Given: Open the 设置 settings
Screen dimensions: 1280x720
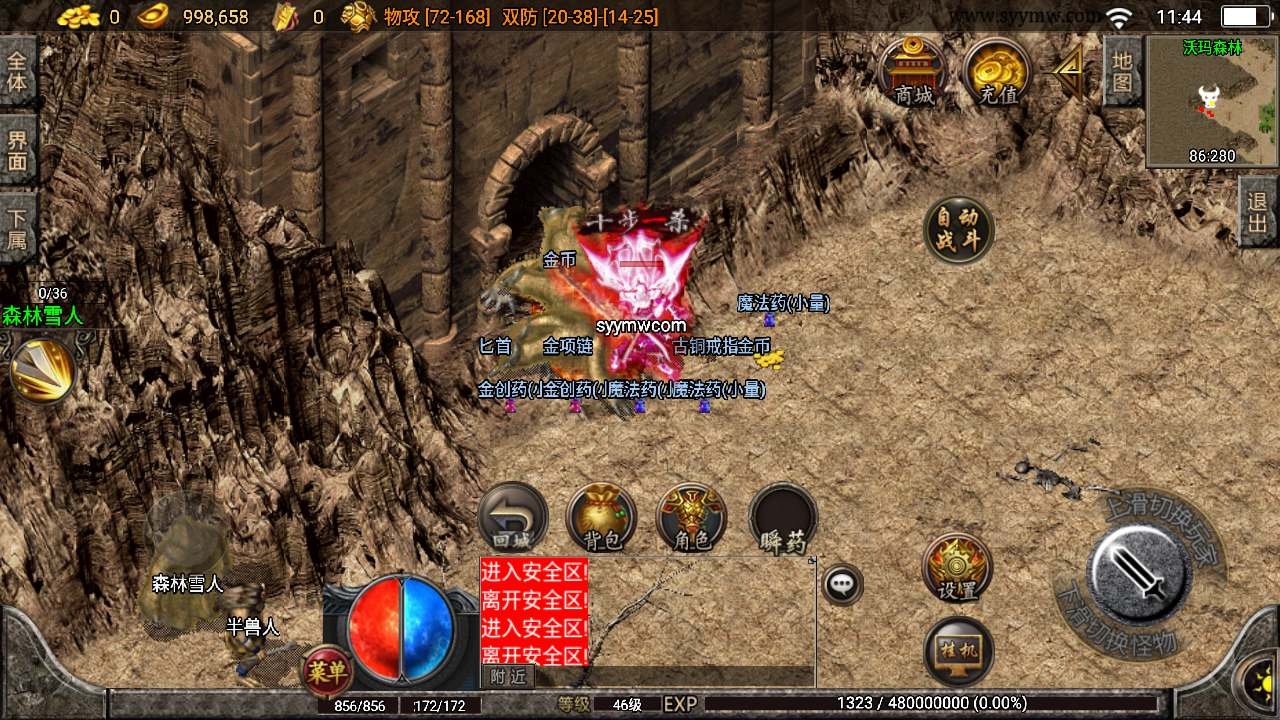Looking at the screenshot, I should pos(957,568).
